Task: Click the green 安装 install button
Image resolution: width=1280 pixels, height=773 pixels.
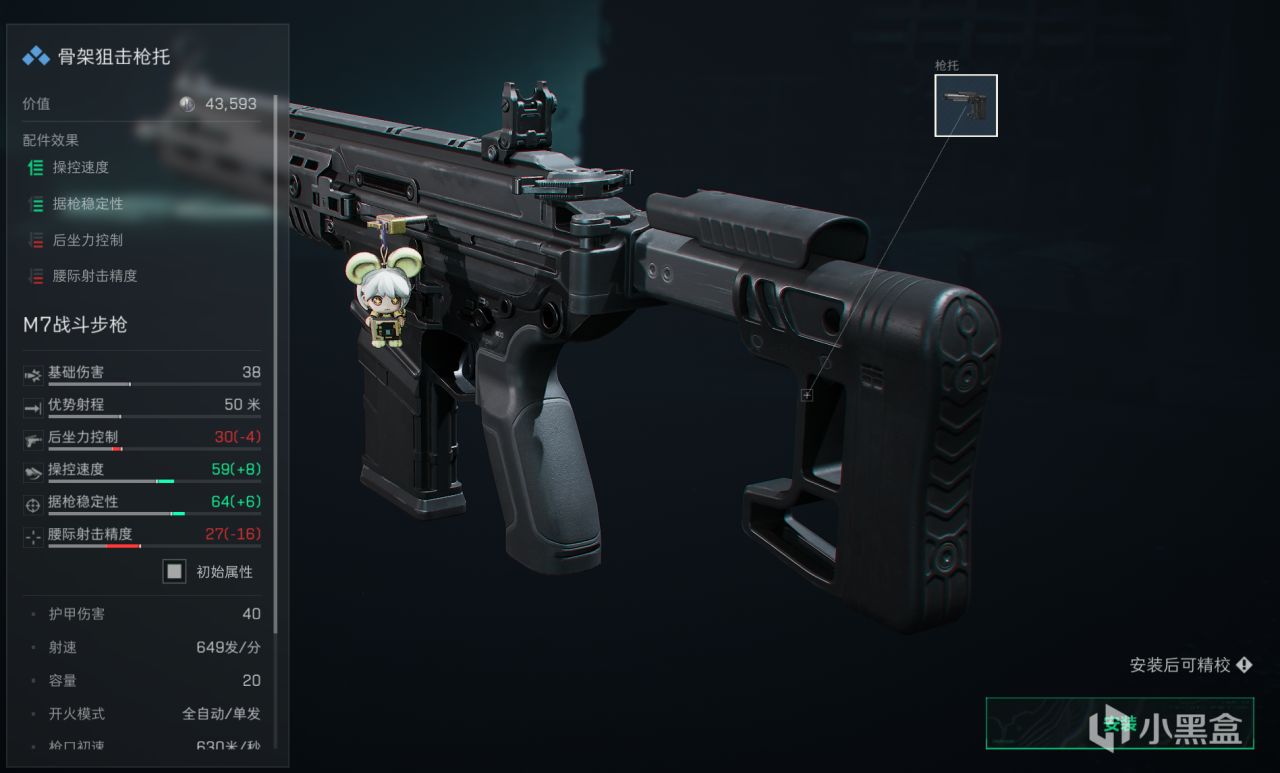Action: point(1120,723)
